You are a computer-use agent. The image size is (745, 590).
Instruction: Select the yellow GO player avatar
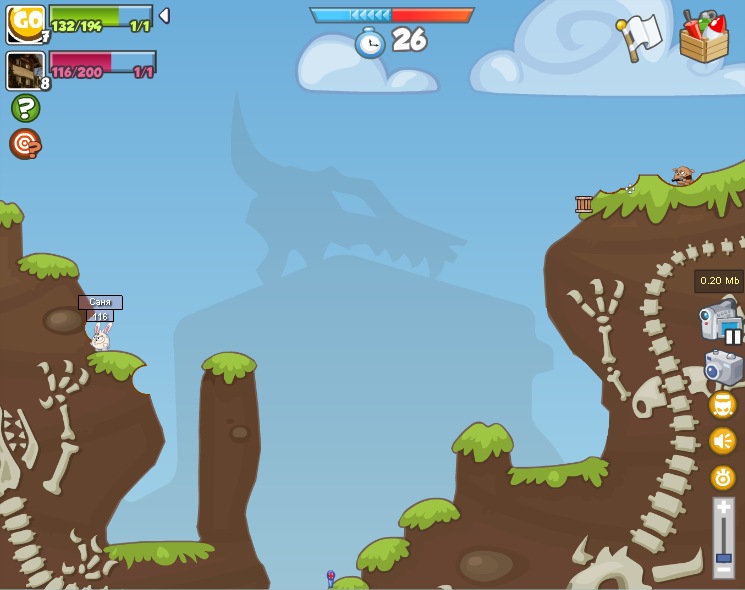point(26,24)
